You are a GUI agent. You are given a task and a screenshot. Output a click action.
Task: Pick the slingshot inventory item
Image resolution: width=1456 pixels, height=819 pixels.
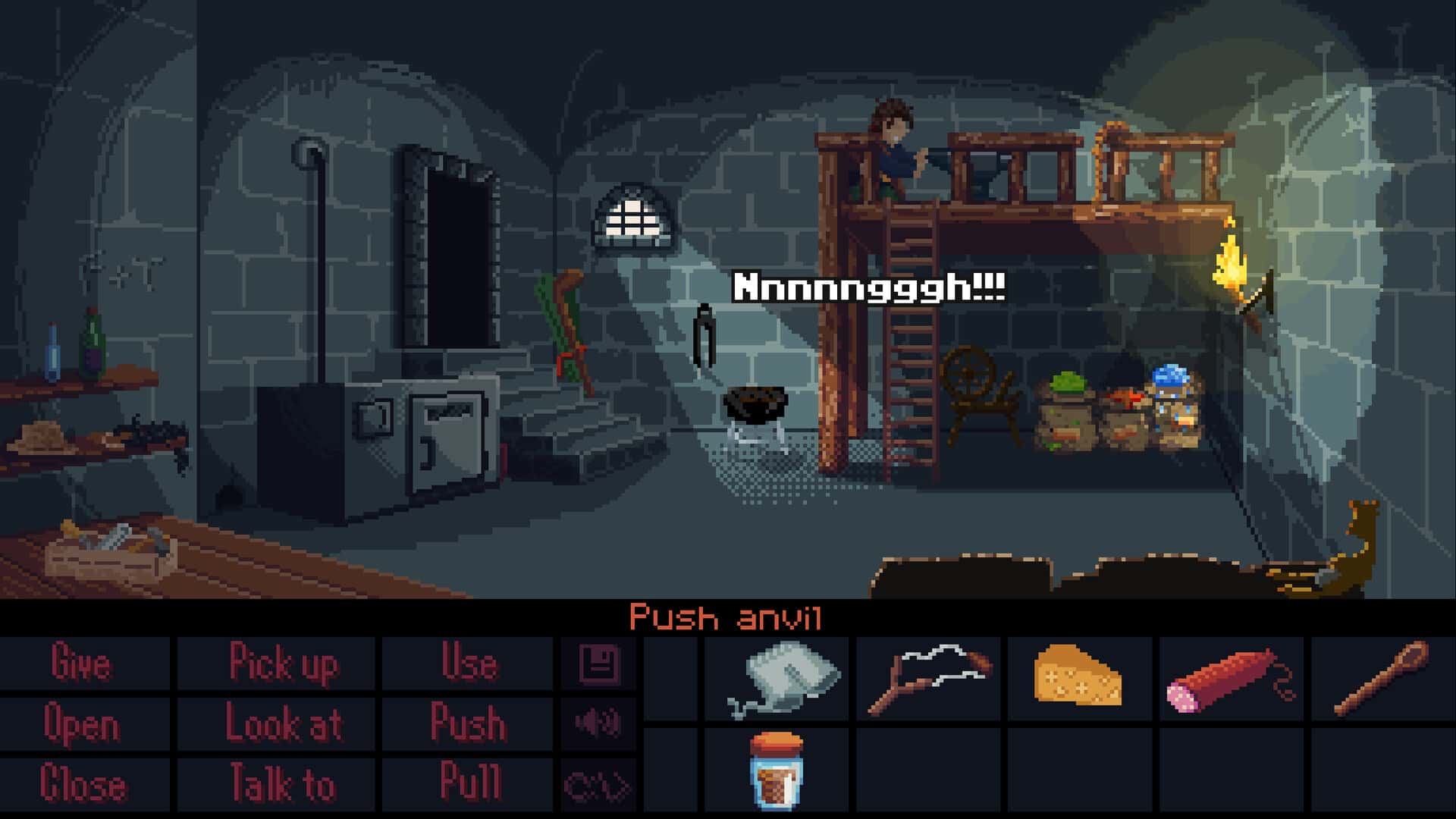coord(929,677)
